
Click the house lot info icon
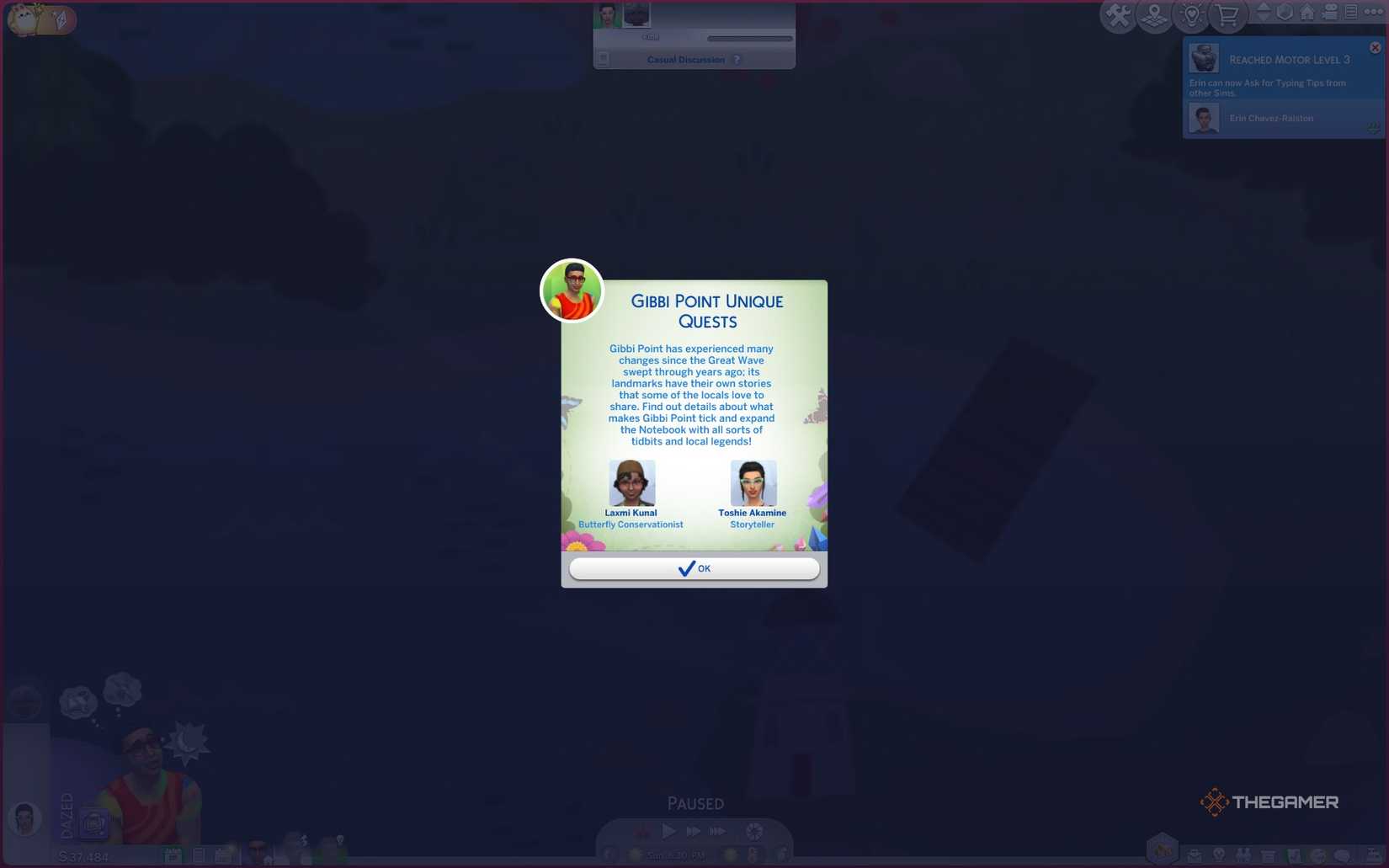1308,13
